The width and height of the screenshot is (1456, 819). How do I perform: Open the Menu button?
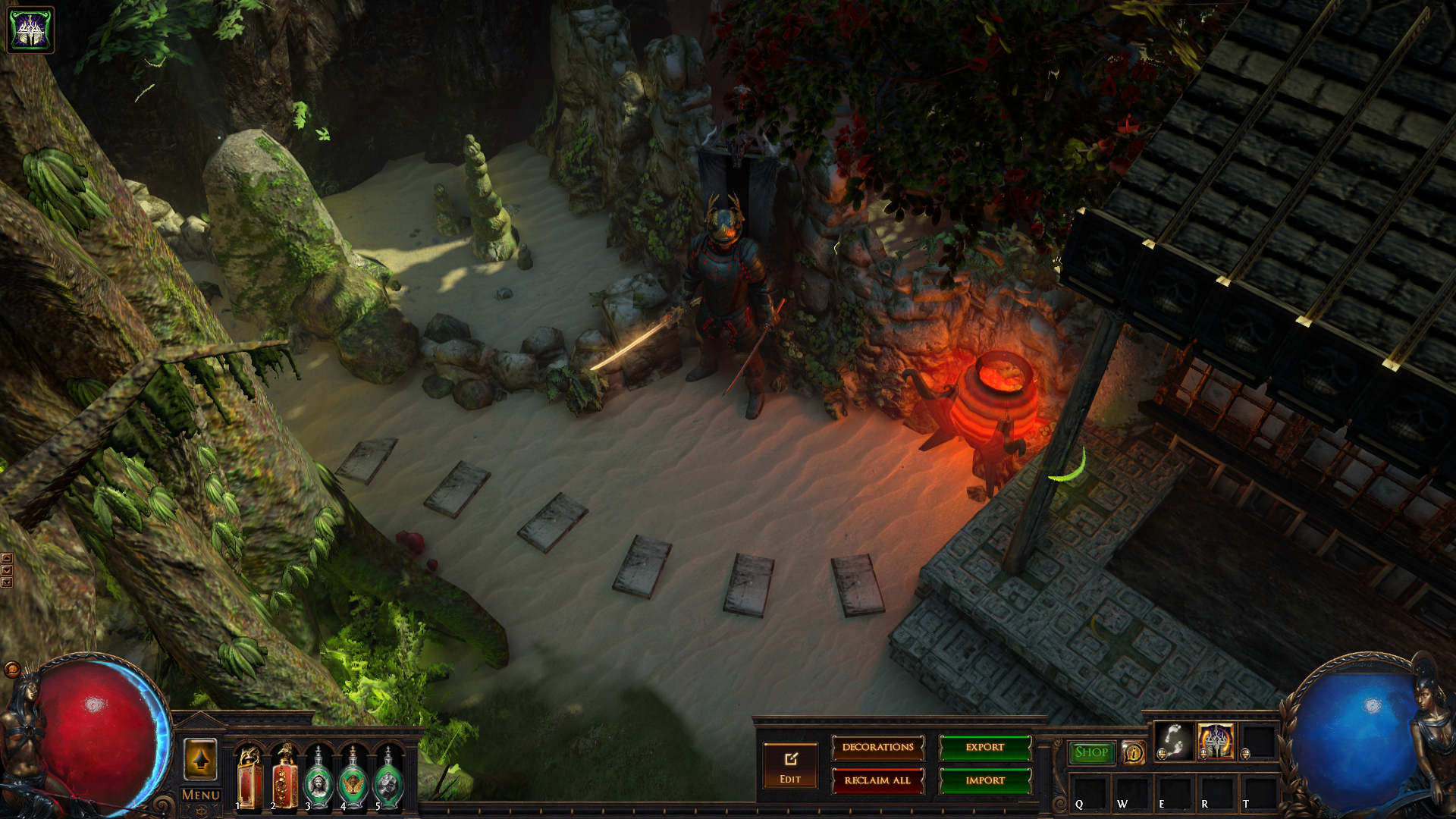click(201, 795)
